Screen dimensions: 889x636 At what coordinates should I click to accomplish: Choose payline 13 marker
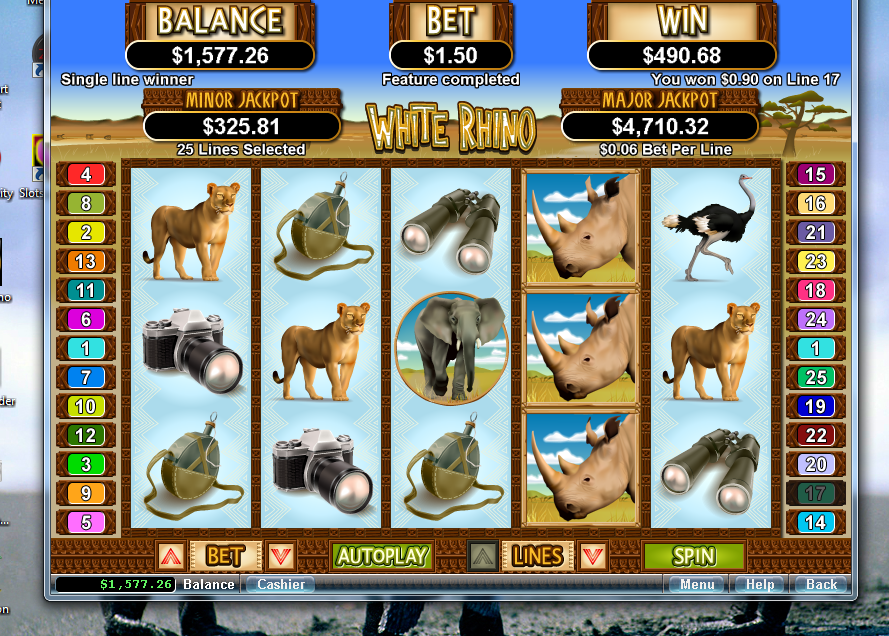tap(86, 262)
